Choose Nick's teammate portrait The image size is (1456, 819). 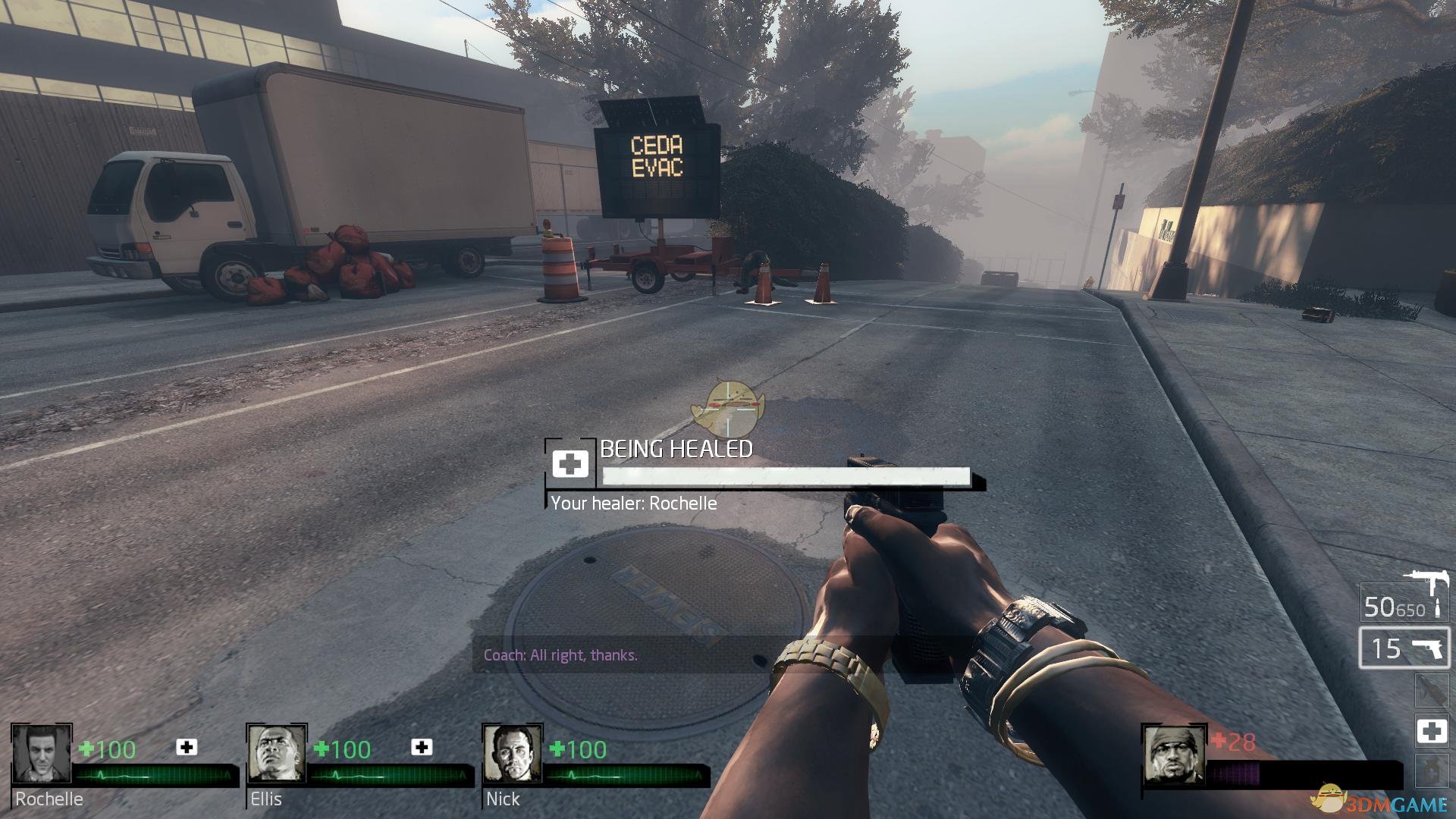(512, 754)
